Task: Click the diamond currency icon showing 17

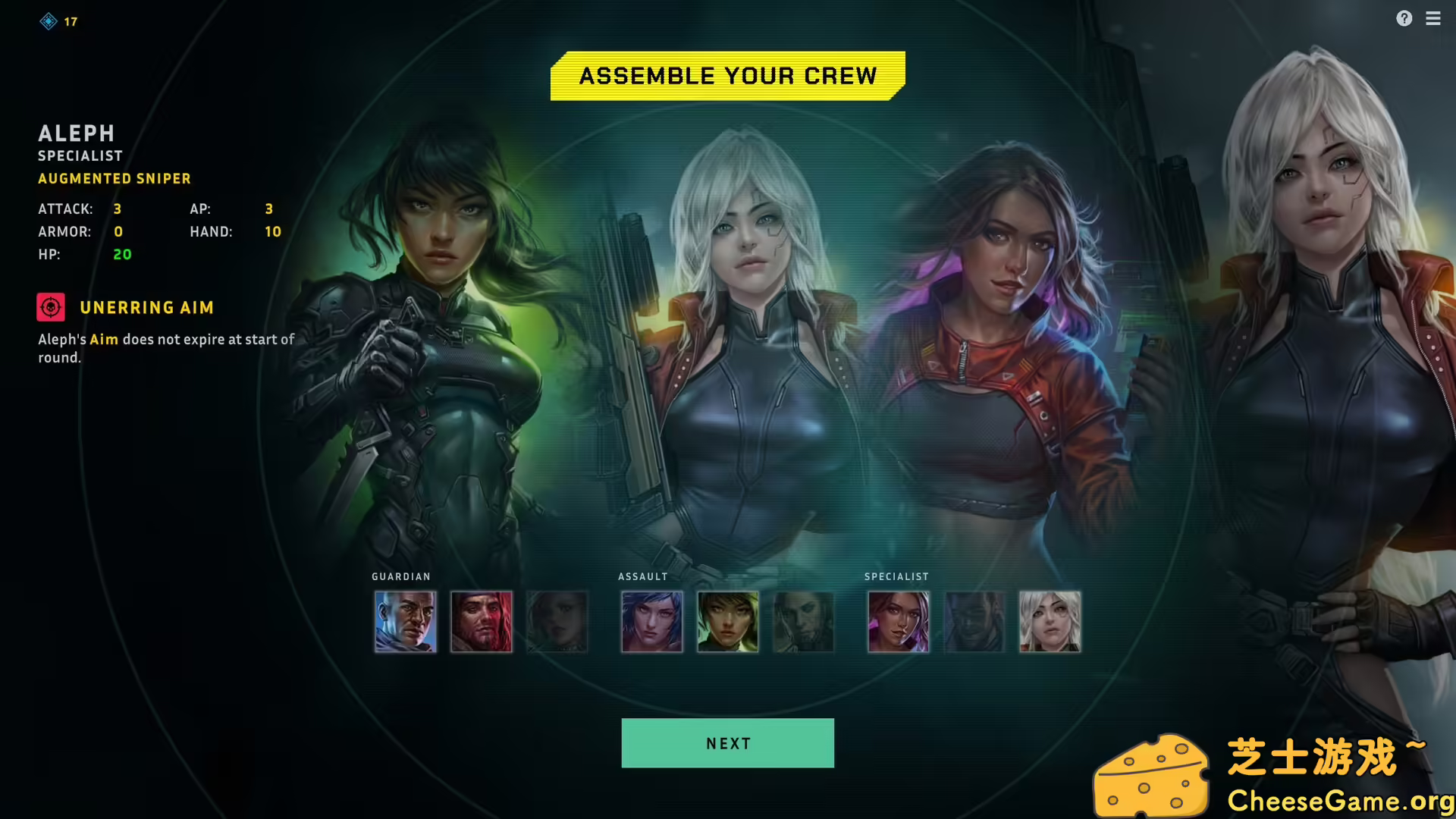Action: 48,20
